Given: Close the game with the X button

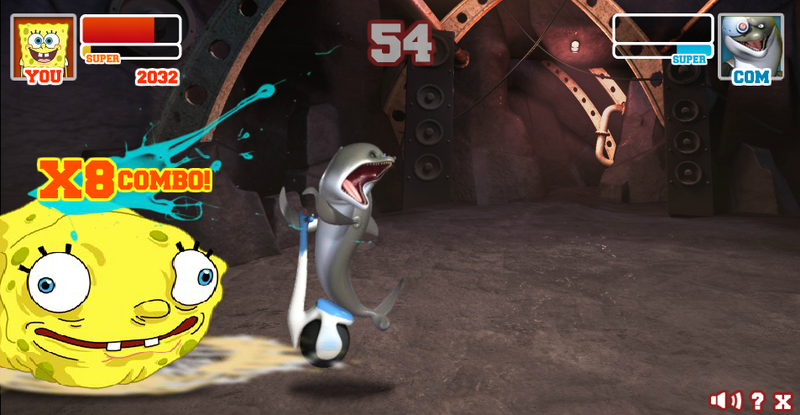Looking at the screenshot, I should pyautogui.click(x=783, y=400).
